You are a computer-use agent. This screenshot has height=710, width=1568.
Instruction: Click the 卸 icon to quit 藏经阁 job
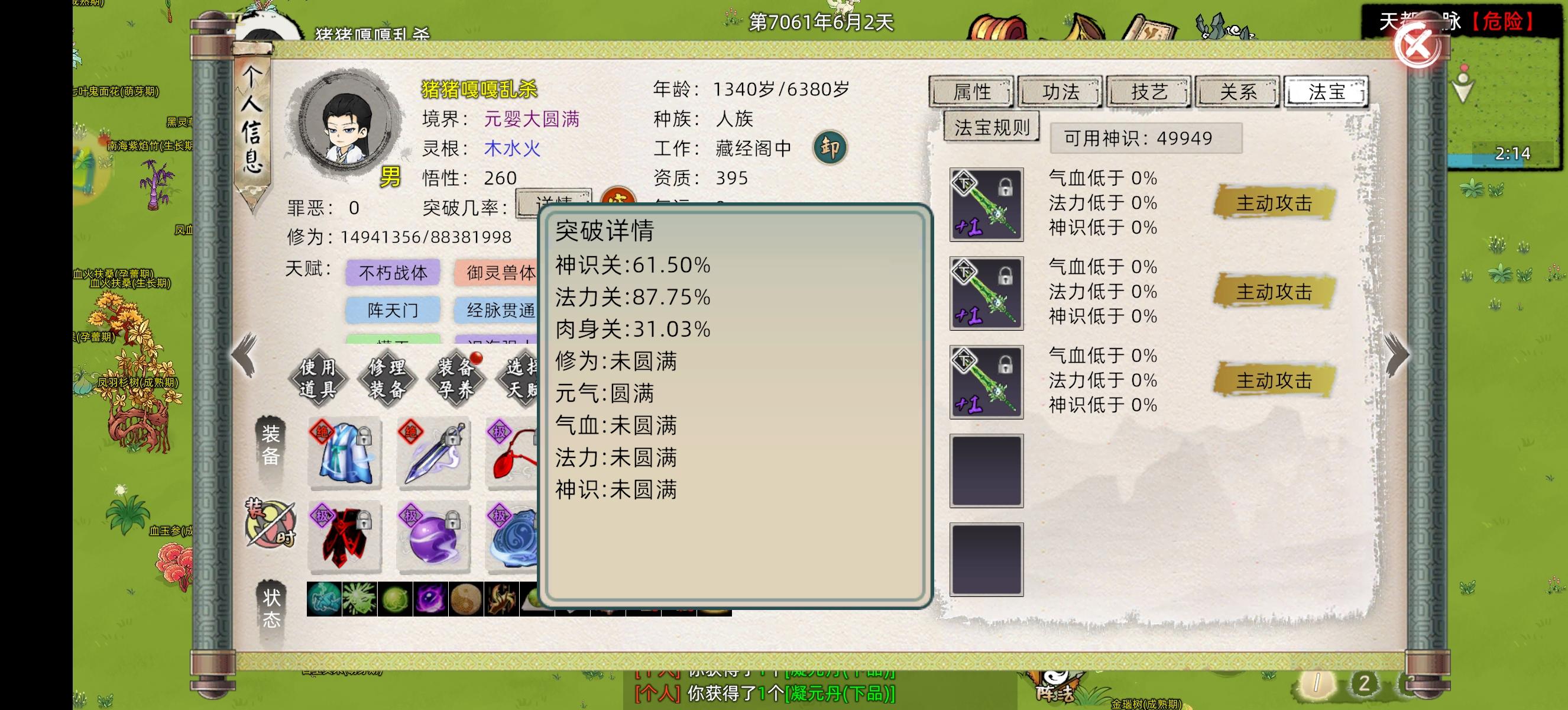point(831,147)
